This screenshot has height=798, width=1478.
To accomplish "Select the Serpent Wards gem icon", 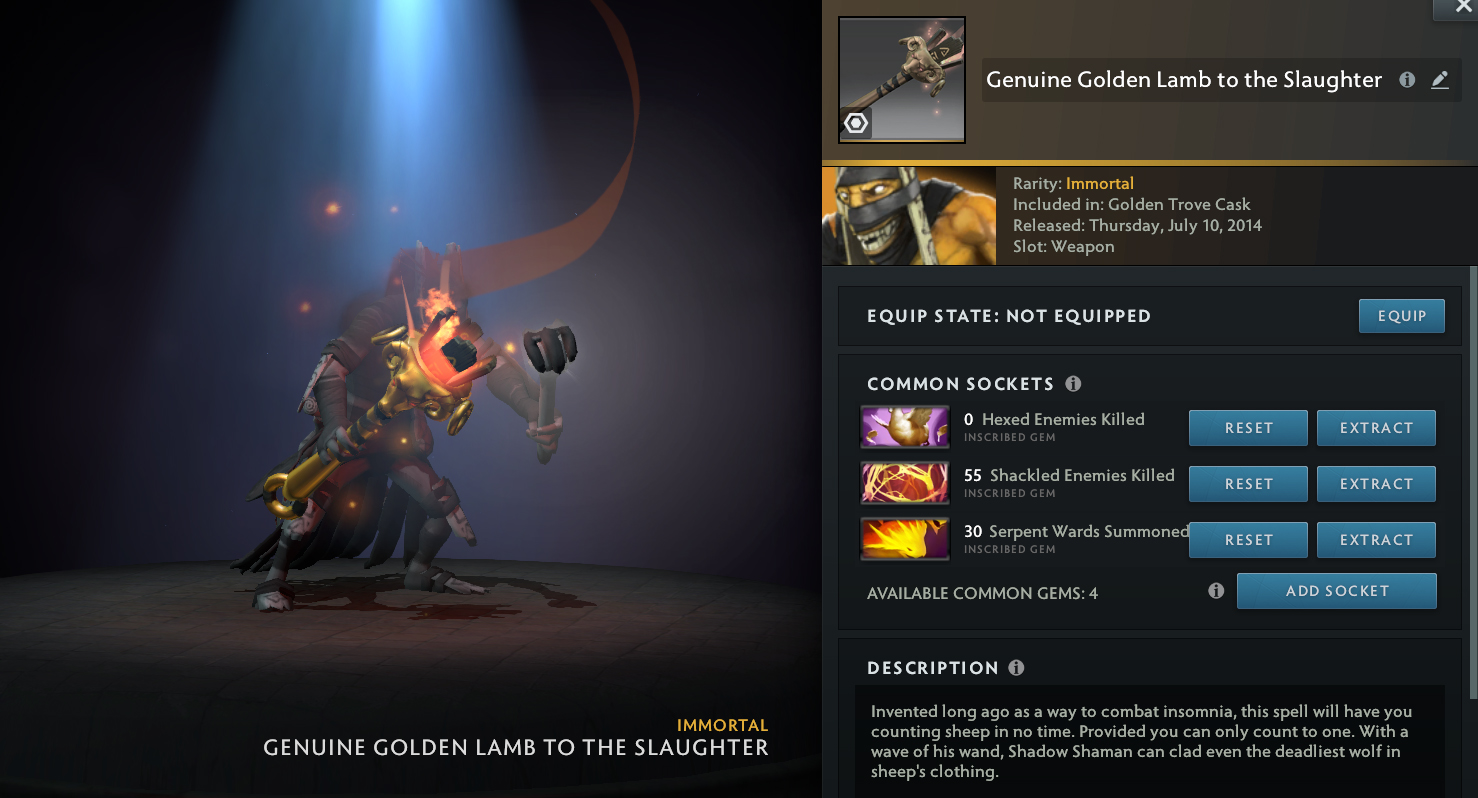I will coord(905,539).
